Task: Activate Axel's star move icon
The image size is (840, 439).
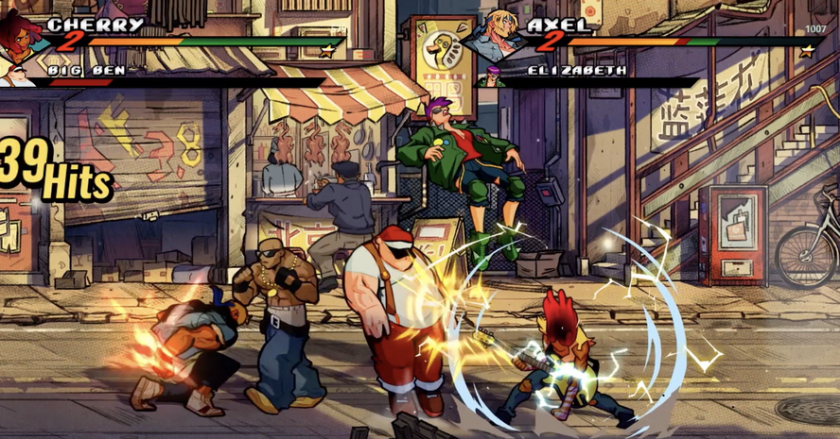Action: [x=806, y=50]
